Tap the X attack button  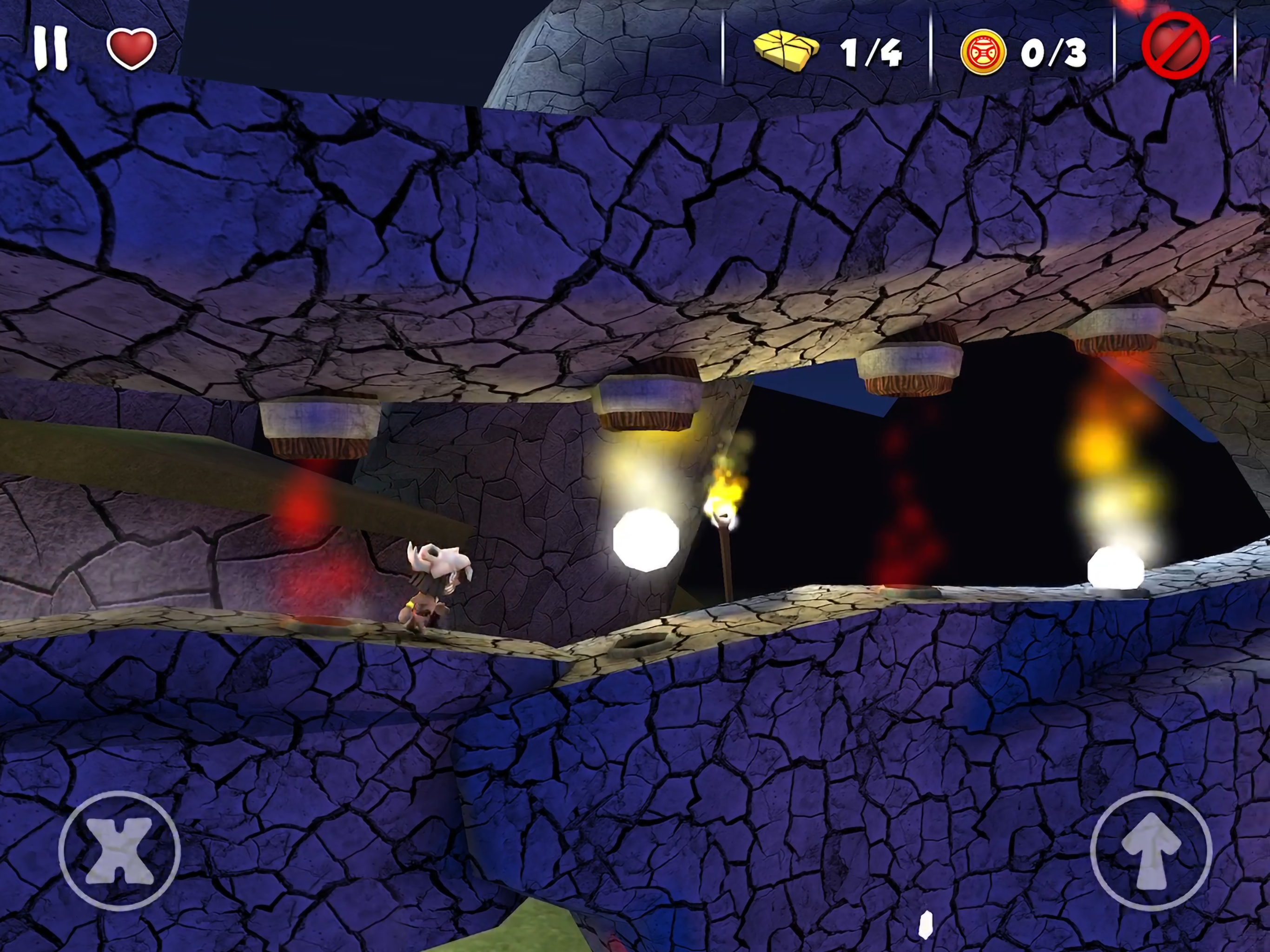tap(119, 852)
